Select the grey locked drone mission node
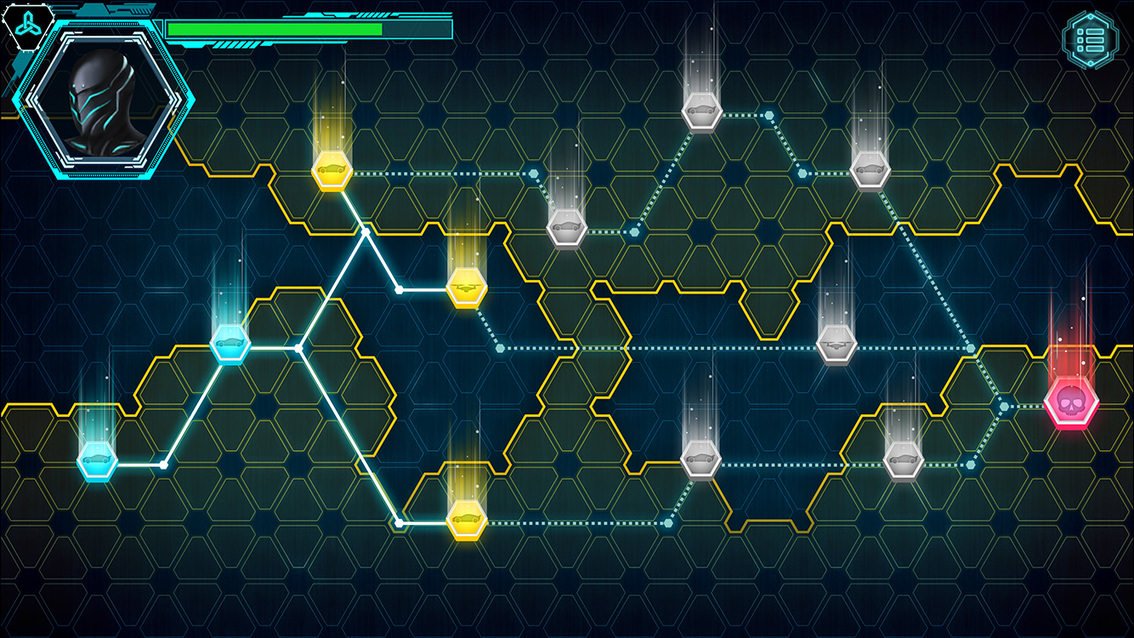1134x638 pixels. (836, 344)
